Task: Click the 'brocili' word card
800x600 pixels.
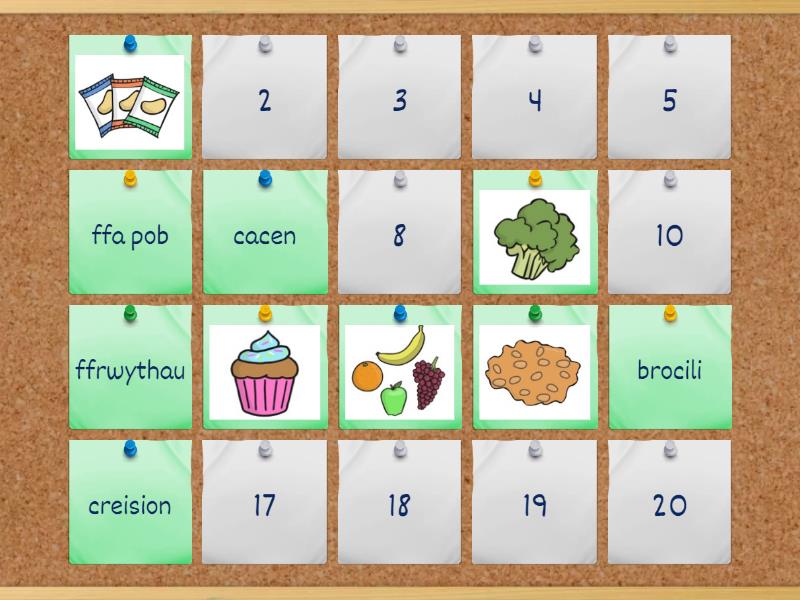Action: (x=669, y=368)
